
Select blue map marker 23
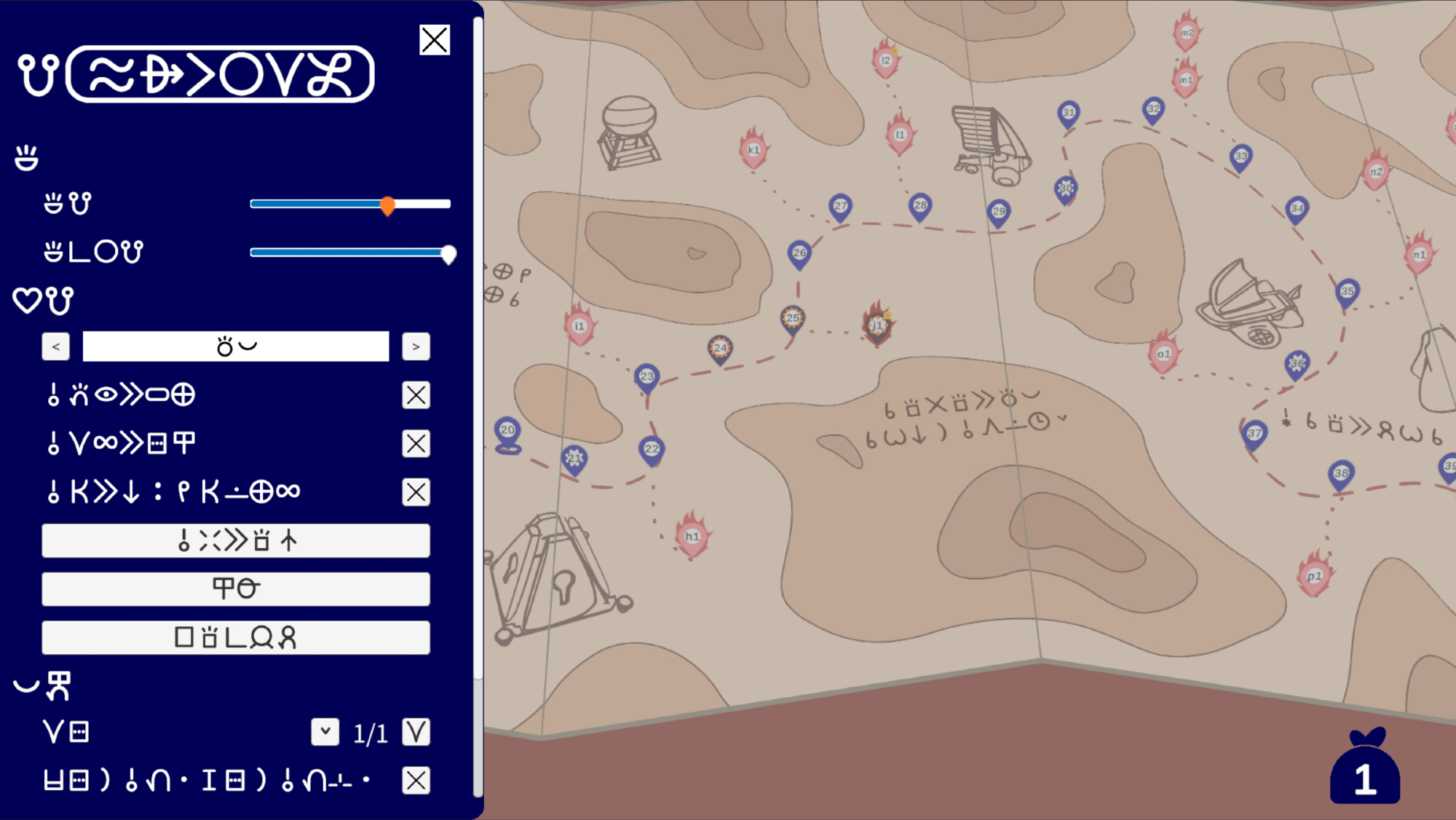click(646, 378)
